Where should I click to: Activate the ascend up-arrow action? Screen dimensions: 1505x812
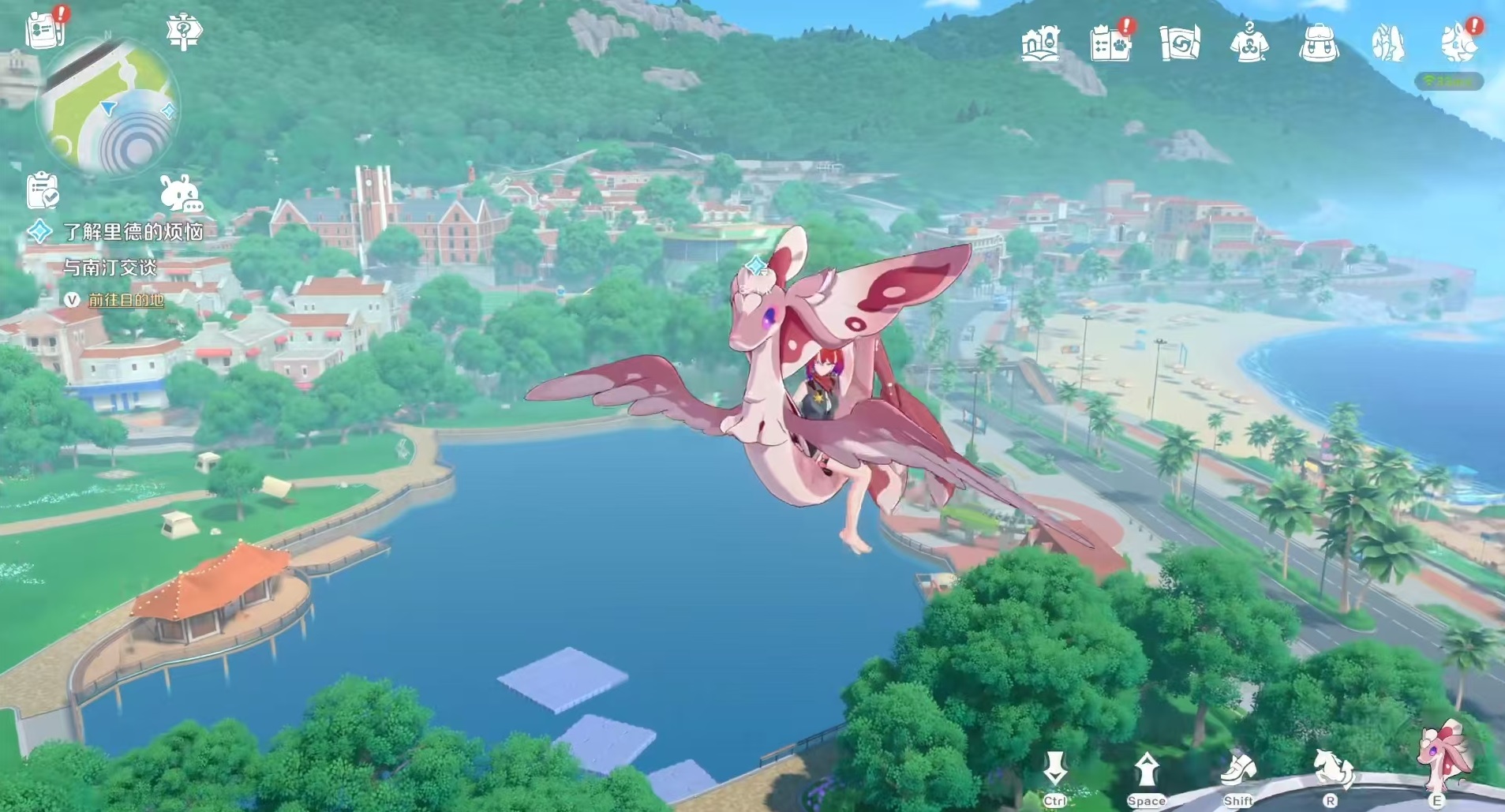click(1146, 769)
